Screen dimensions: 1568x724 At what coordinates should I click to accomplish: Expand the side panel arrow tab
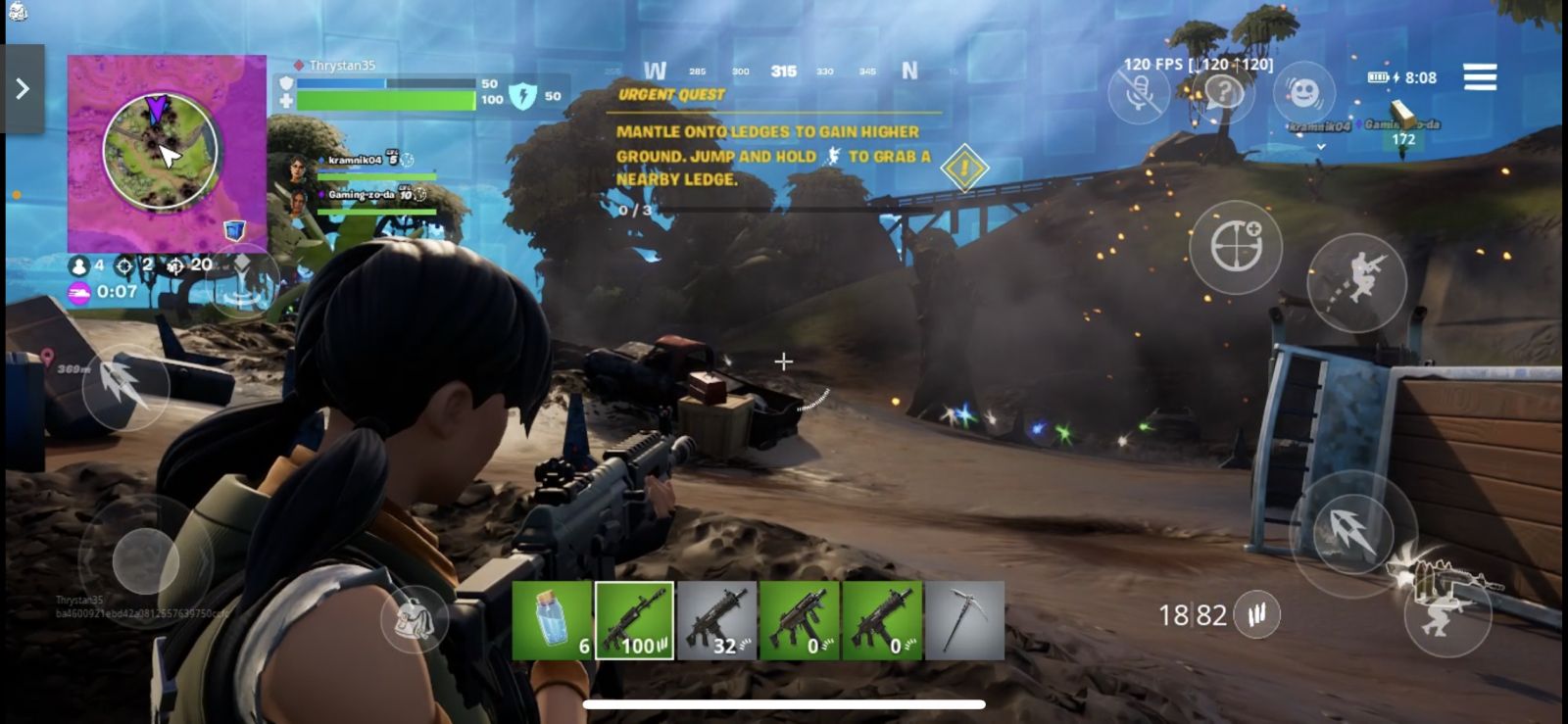(x=23, y=89)
